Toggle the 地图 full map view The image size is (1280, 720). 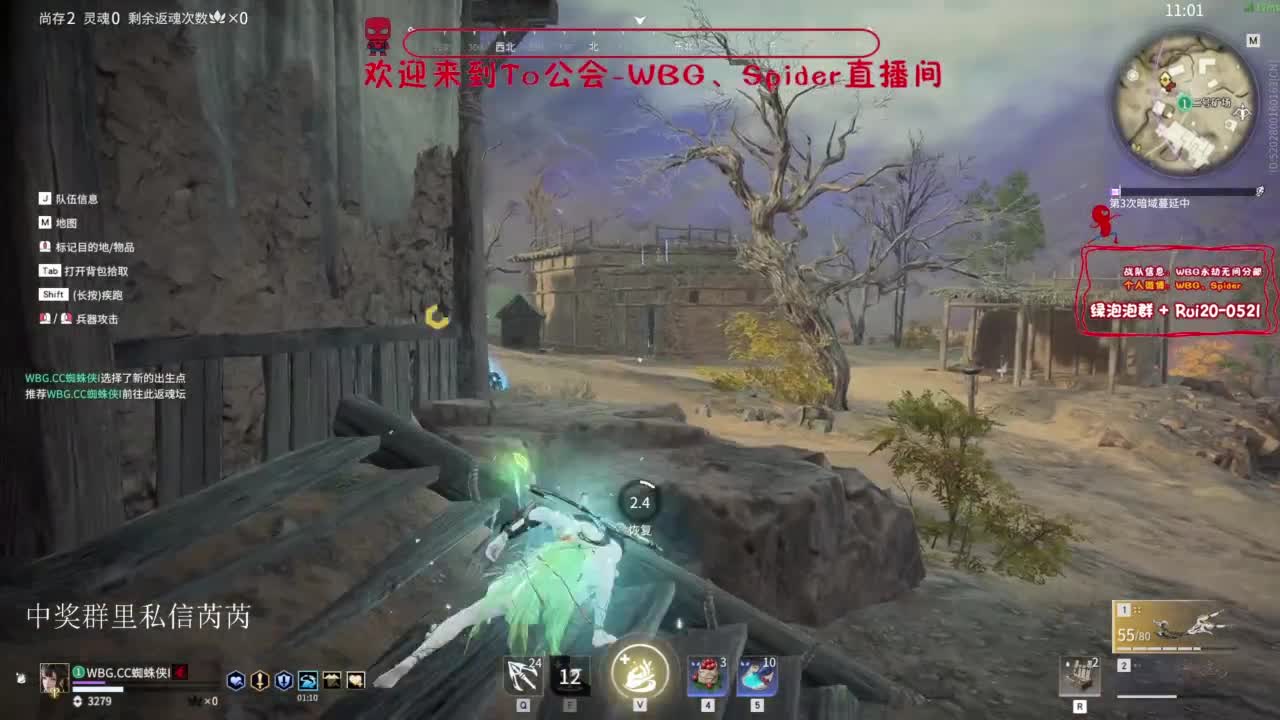pyautogui.click(x=60, y=222)
